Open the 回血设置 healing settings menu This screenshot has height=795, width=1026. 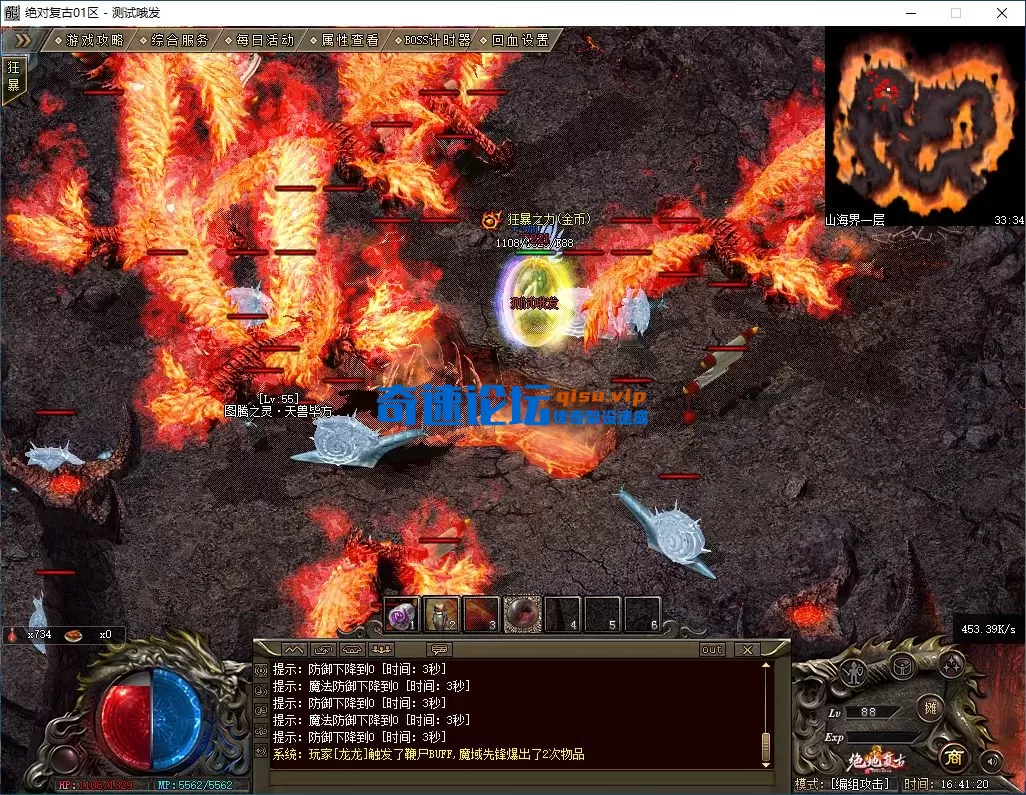click(520, 40)
